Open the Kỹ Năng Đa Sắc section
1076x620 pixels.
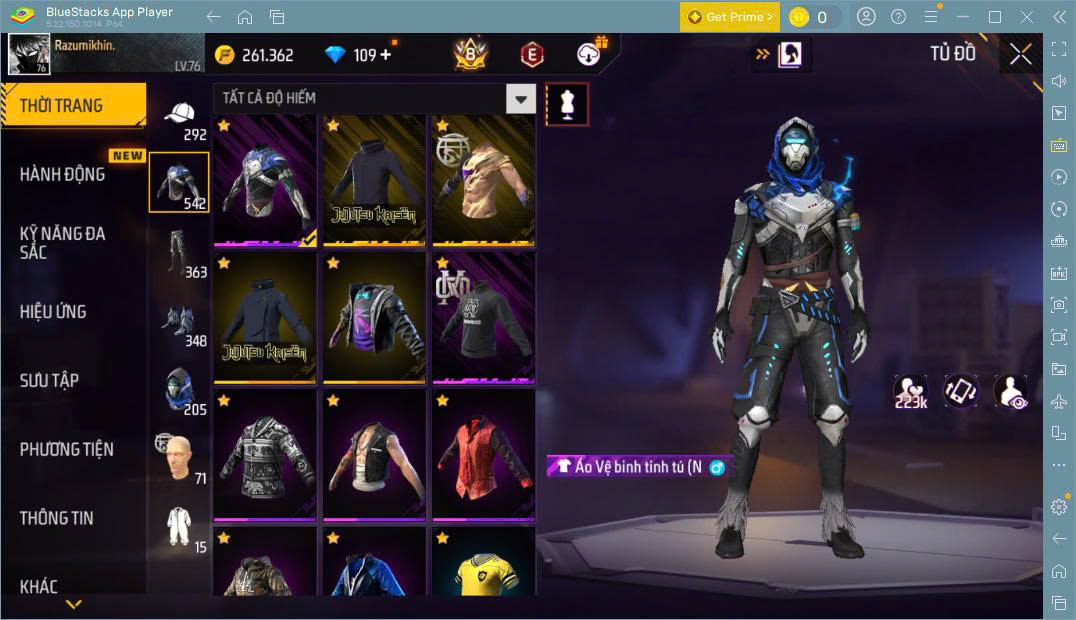tap(62, 242)
